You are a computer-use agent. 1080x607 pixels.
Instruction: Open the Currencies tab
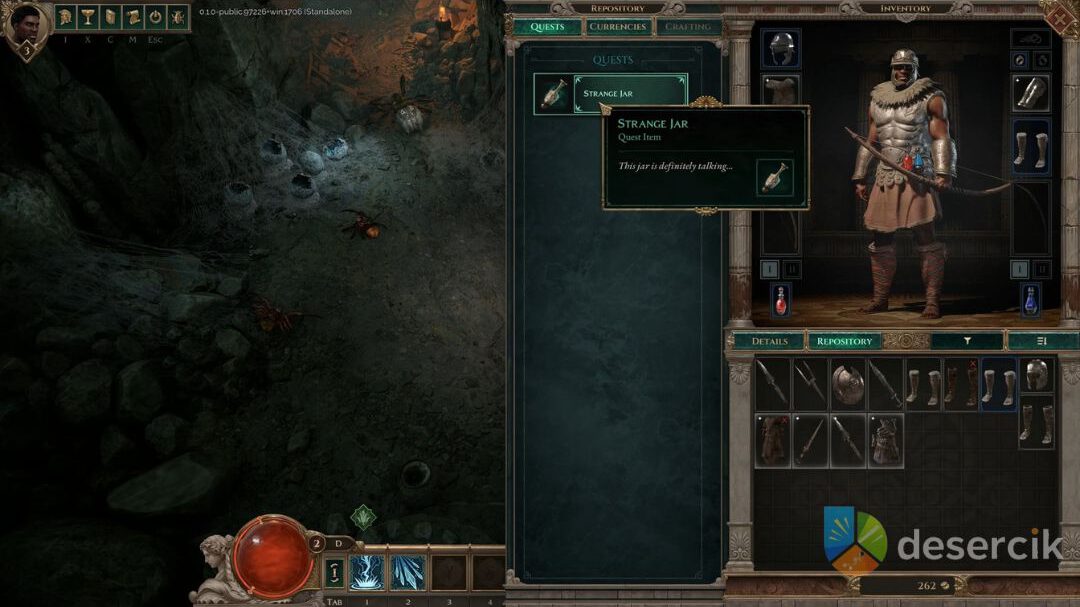[x=617, y=27]
